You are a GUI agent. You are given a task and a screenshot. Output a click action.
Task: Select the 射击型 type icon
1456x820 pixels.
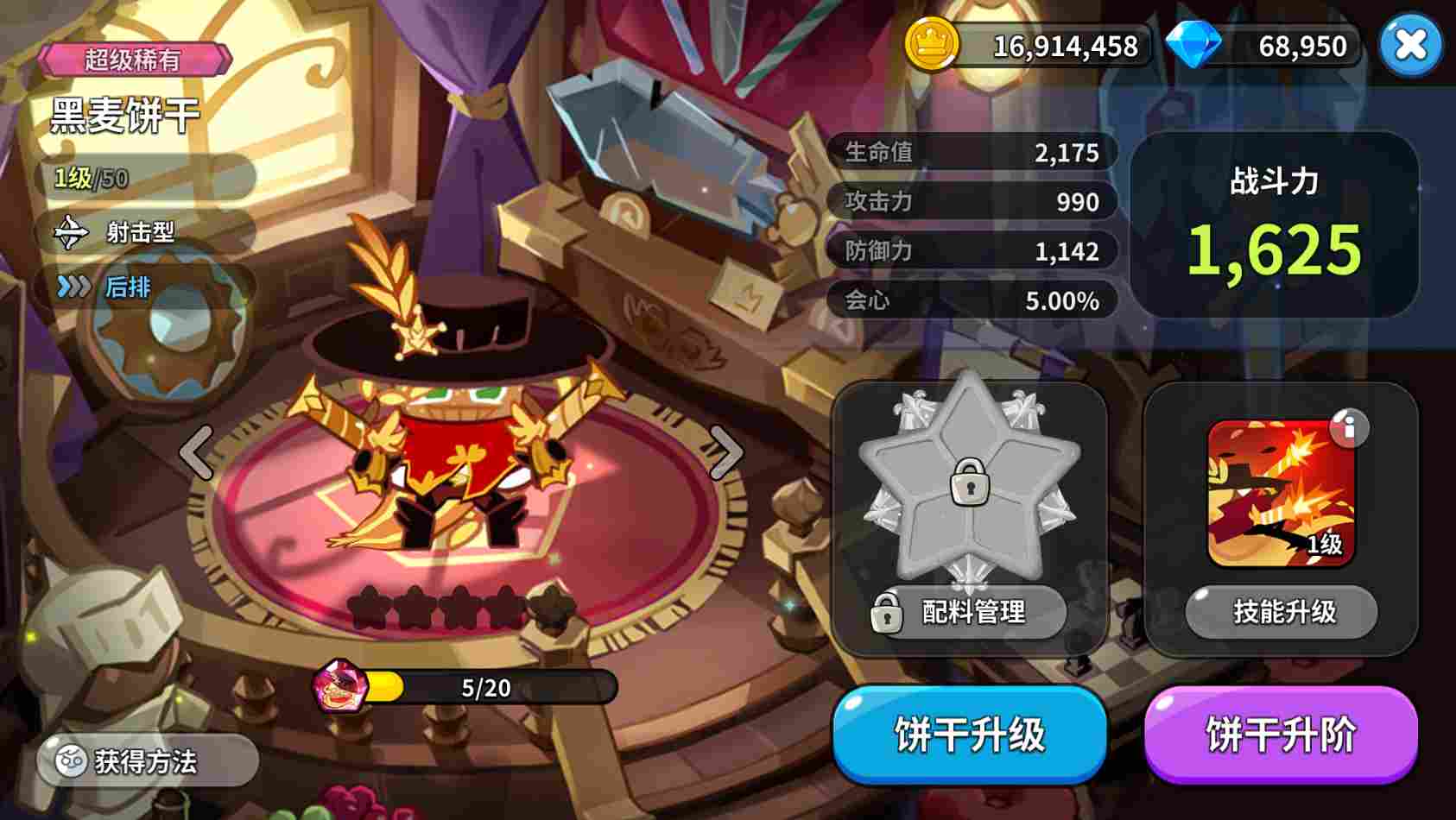73,233
